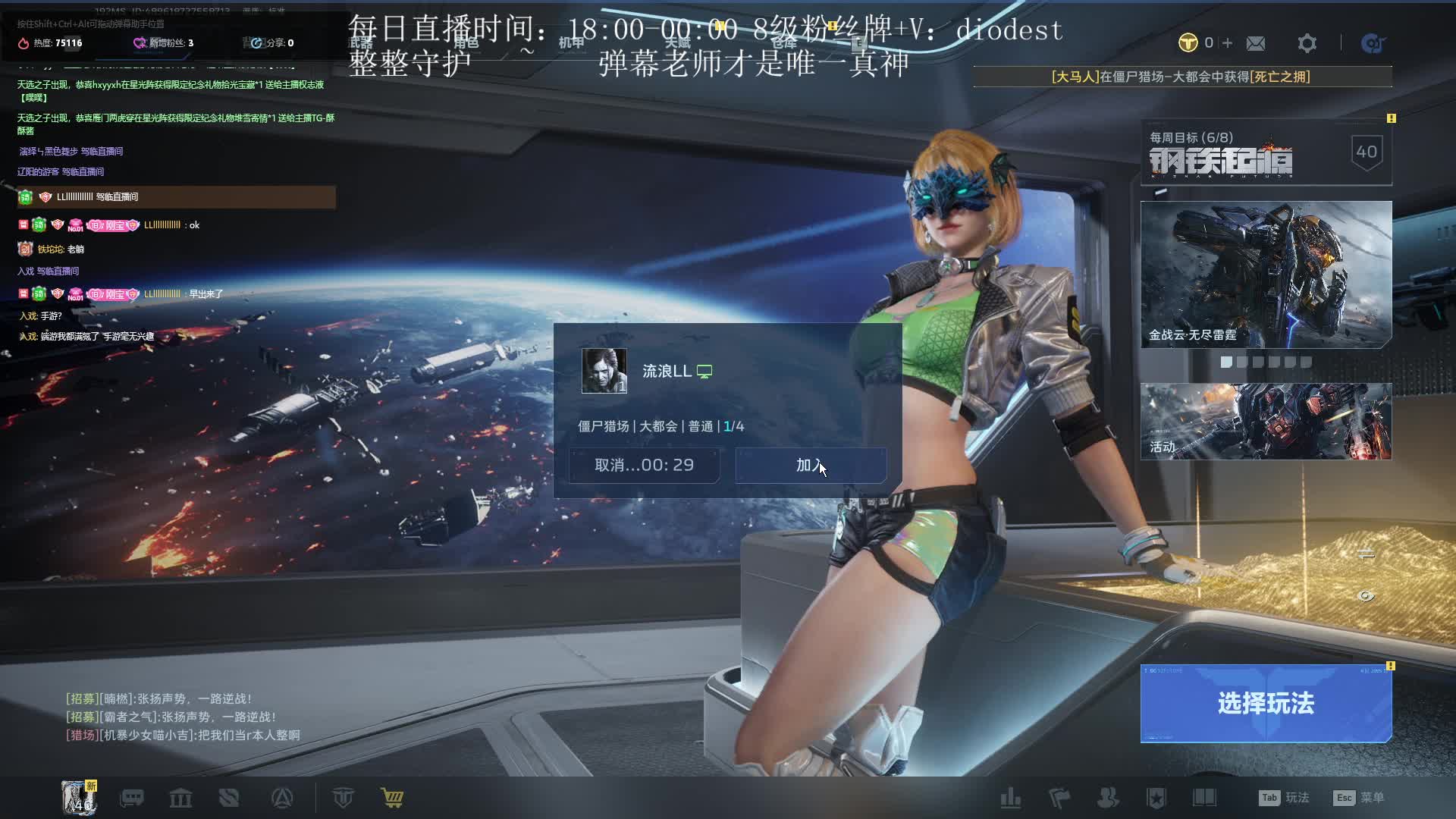
Task: Add currency with the plus button
Action: click(x=1227, y=43)
